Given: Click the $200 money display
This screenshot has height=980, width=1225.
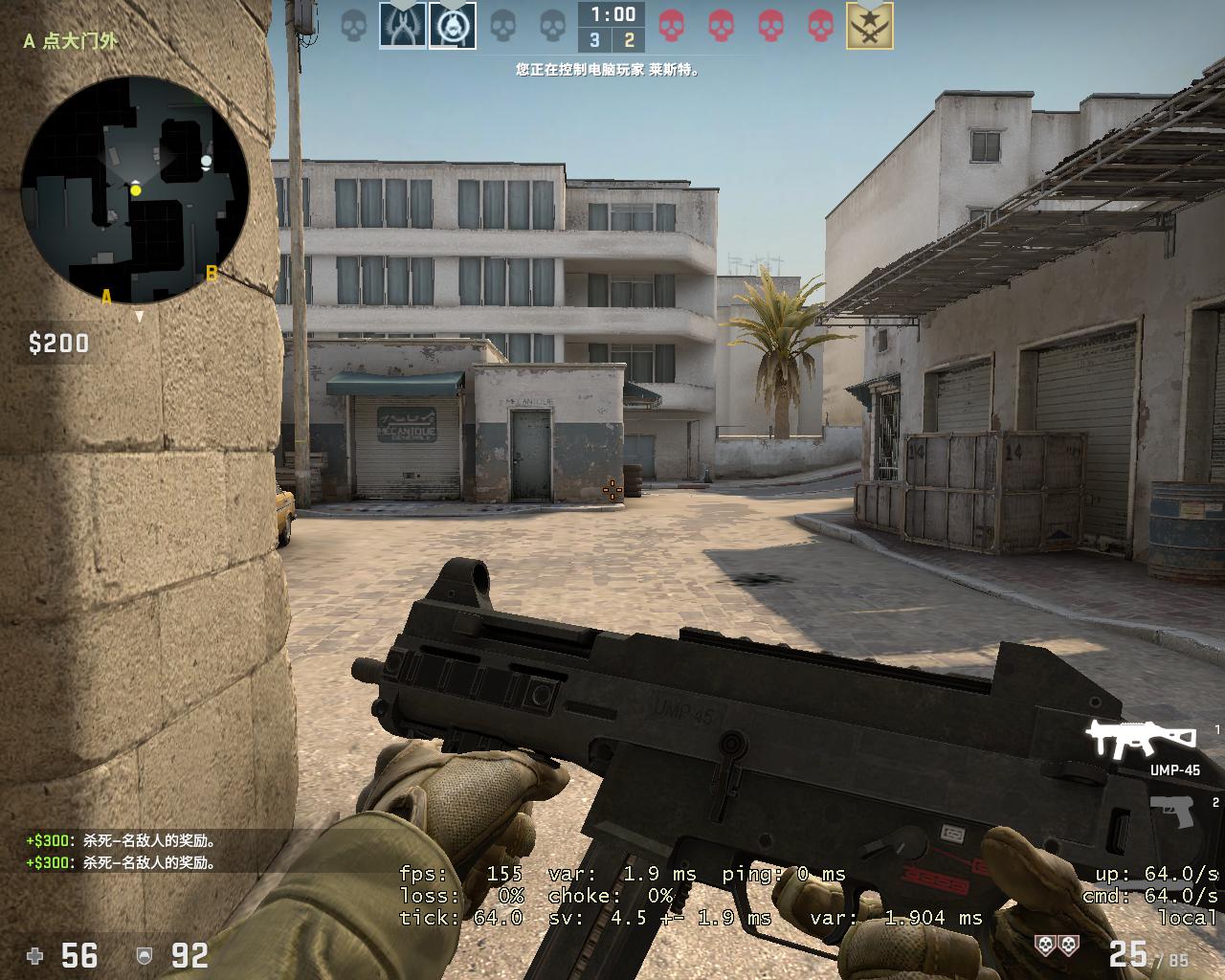Looking at the screenshot, I should tap(57, 343).
